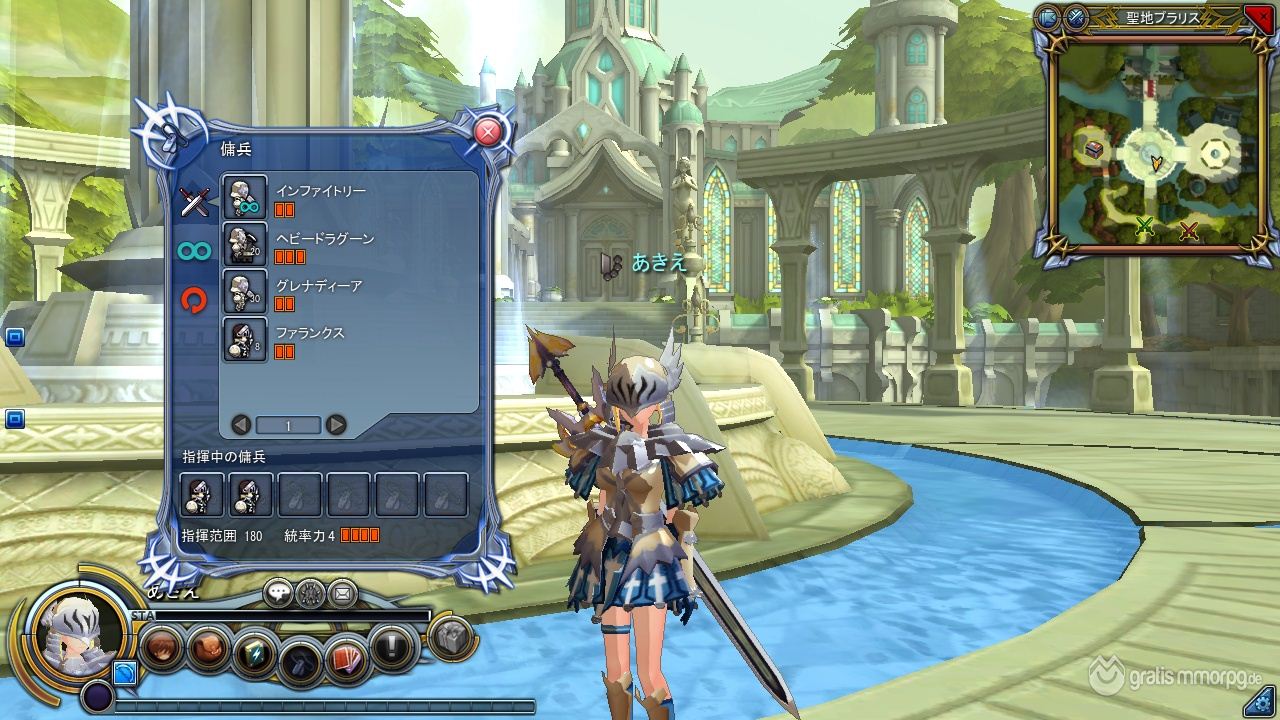Open the chat speech bubble button
This screenshot has width=1280, height=720.
278,593
